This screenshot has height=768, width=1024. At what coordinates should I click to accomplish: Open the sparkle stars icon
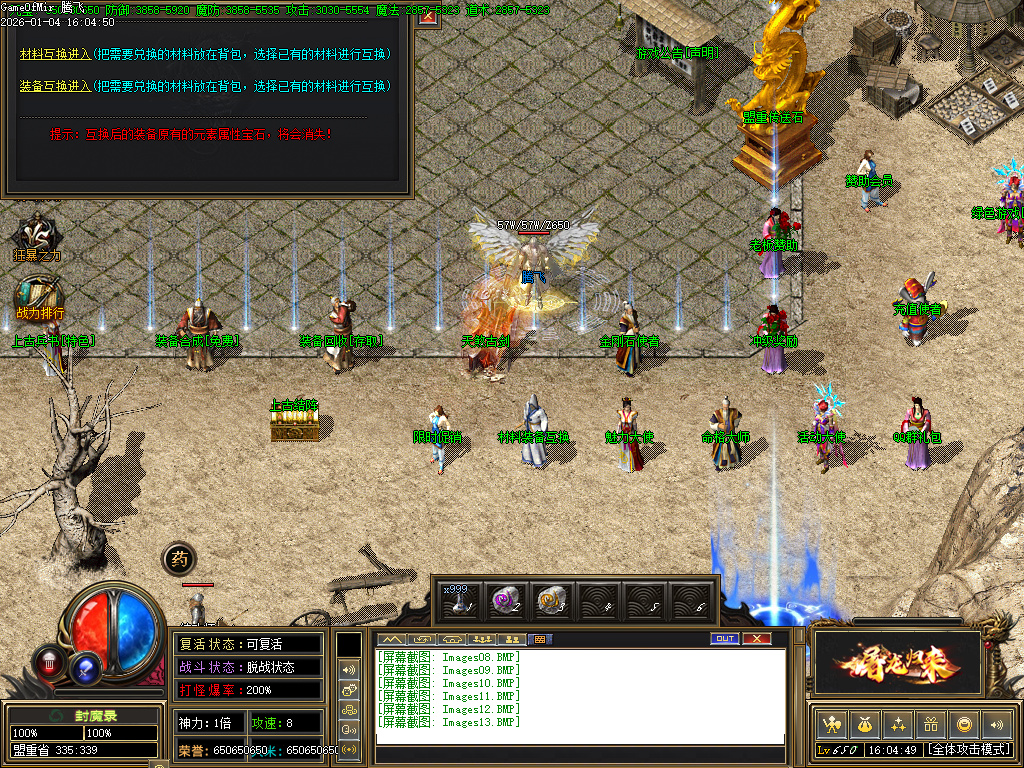[898, 724]
